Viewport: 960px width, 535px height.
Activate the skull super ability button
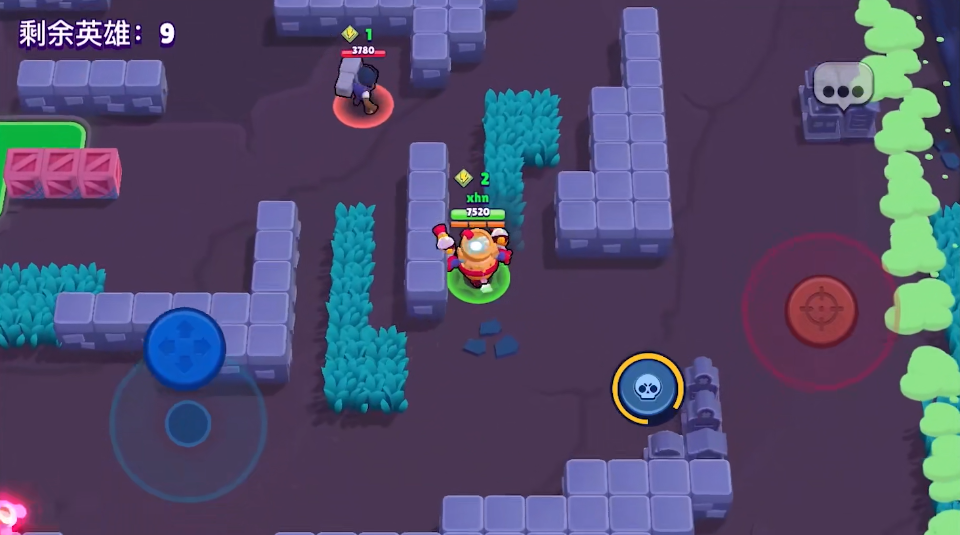click(x=647, y=387)
